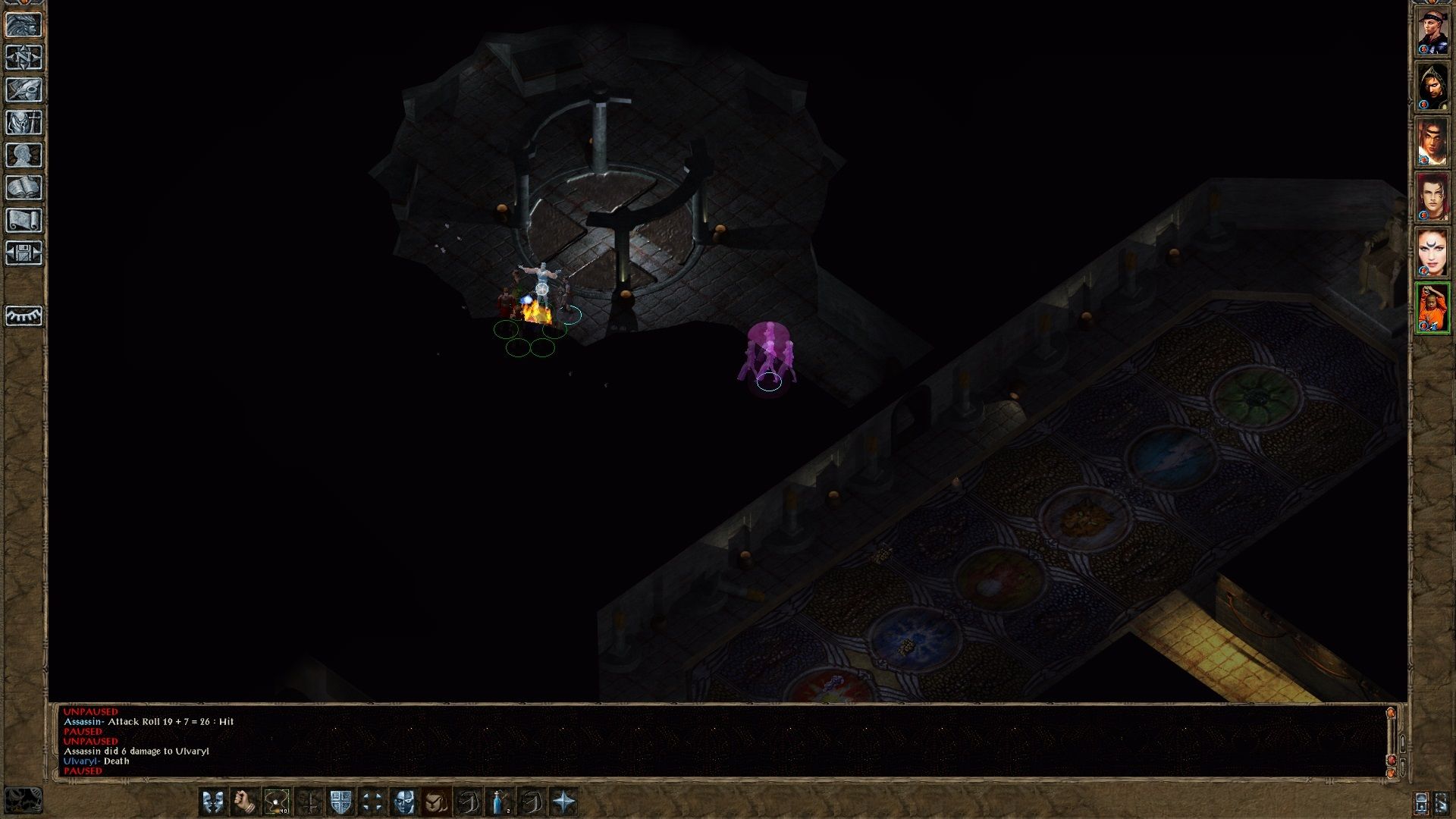Open the area map with the compass button
Image resolution: width=1456 pixels, height=819 pixels.
coord(24,57)
